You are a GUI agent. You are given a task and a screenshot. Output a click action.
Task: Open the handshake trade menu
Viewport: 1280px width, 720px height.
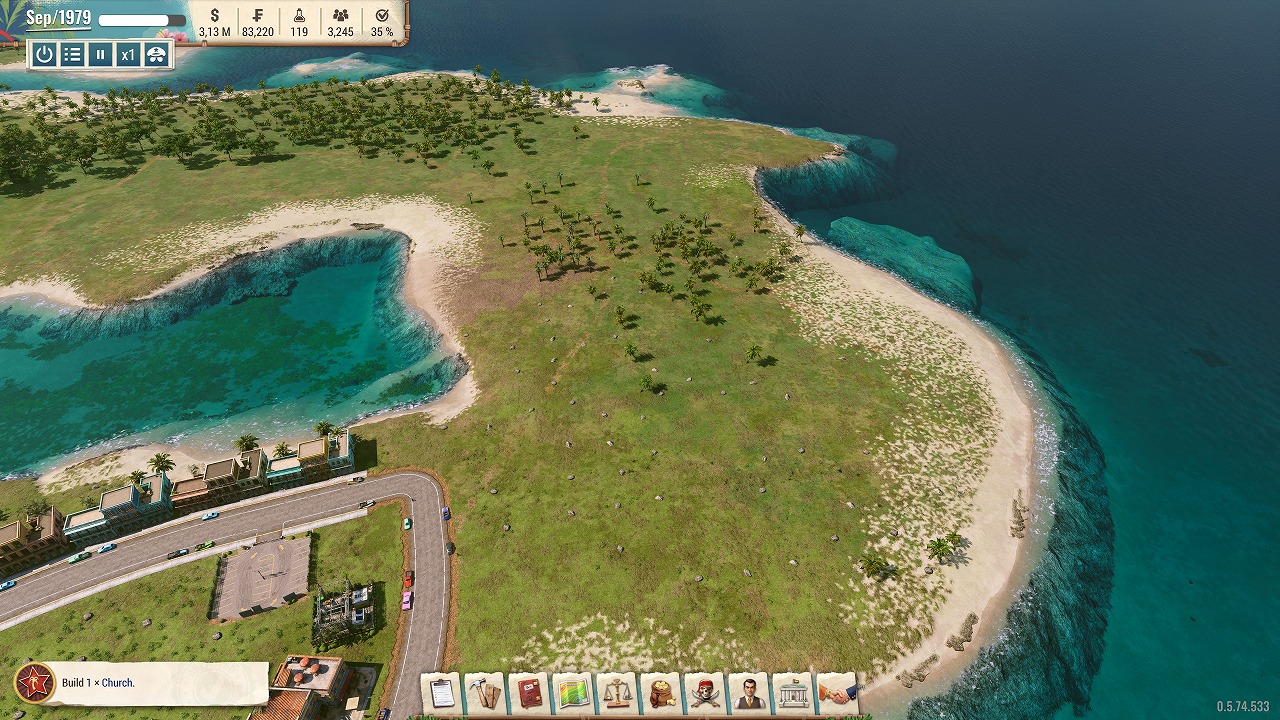click(x=837, y=693)
